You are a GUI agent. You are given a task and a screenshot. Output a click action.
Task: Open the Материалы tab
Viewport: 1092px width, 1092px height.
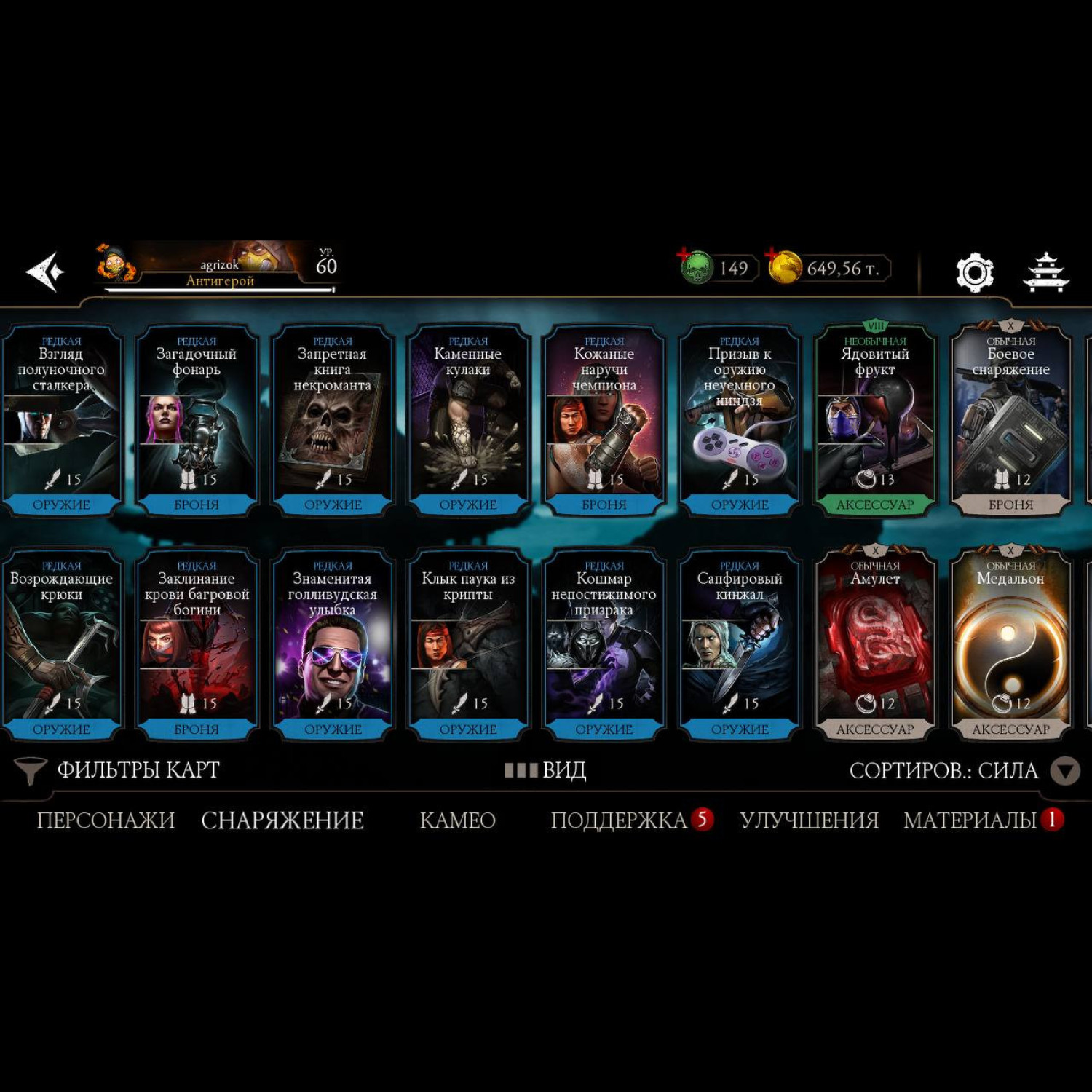970,820
